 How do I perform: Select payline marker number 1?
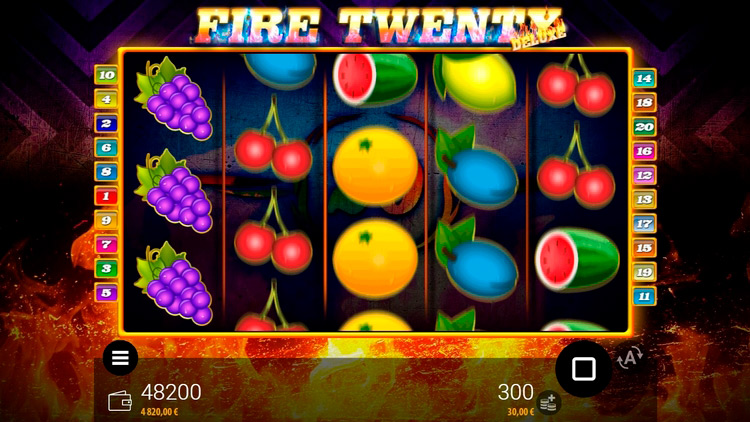tap(106, 196)
